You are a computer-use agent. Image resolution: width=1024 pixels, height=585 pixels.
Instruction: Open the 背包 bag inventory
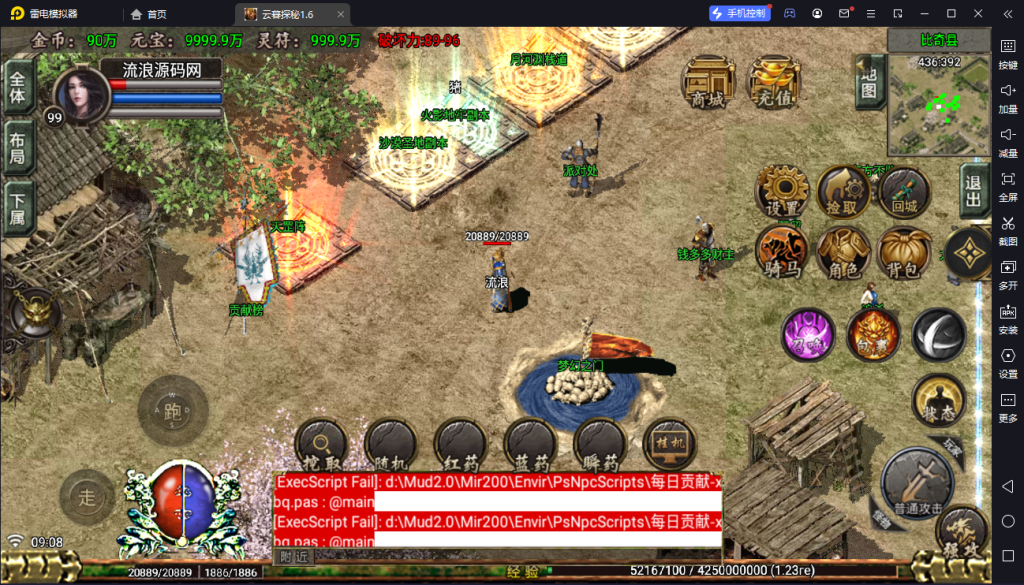[904, 253]
